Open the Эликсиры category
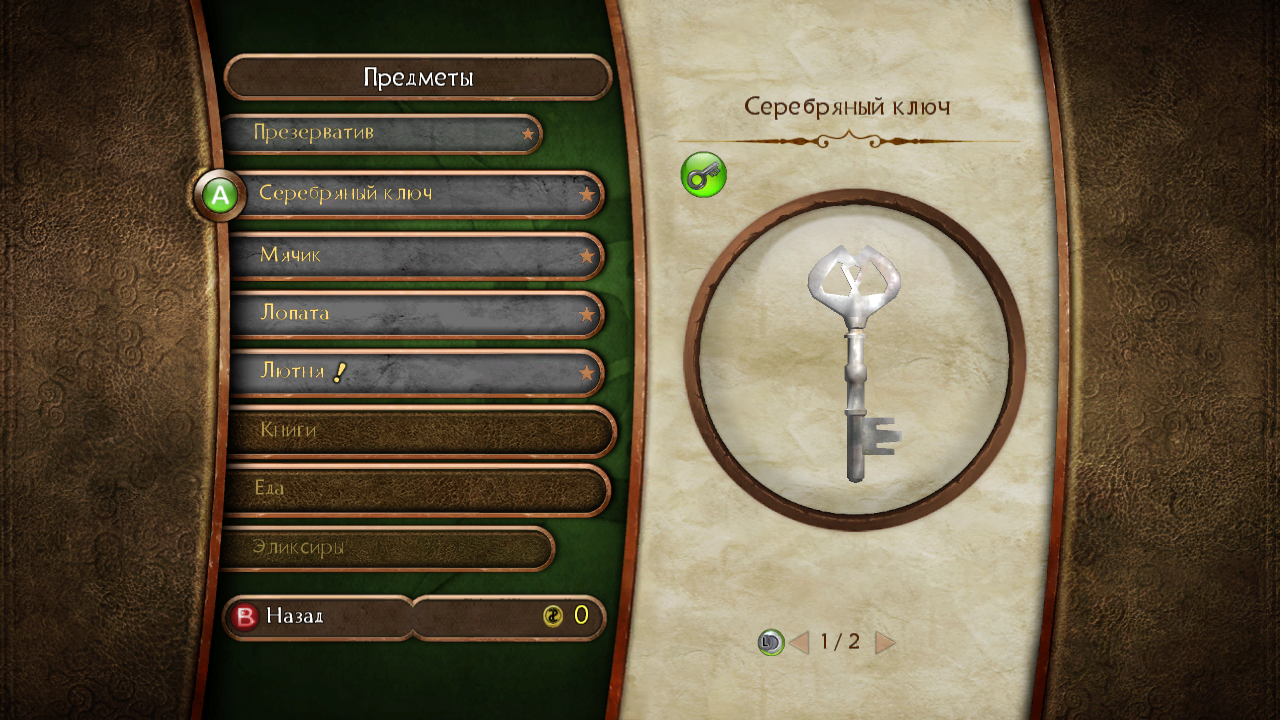 [x=385, y=548]
